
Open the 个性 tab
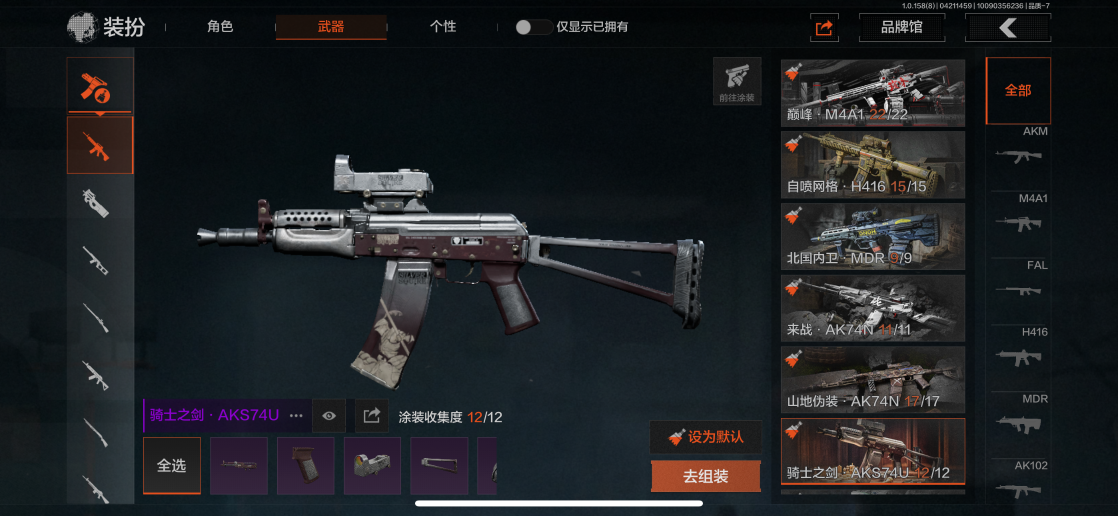click(x=442, y=27)
